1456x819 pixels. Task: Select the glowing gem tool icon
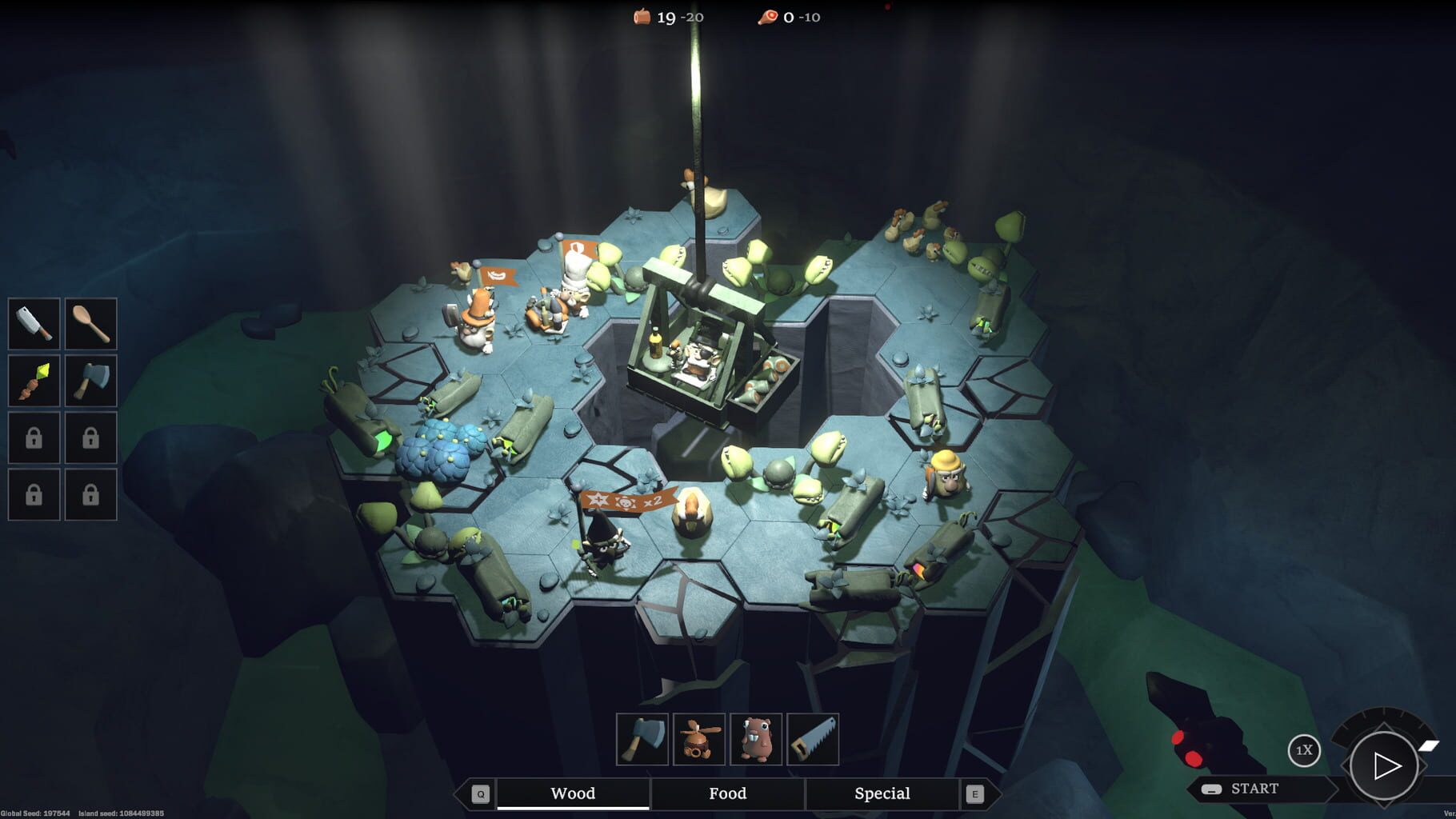click(x=33, y=382)
